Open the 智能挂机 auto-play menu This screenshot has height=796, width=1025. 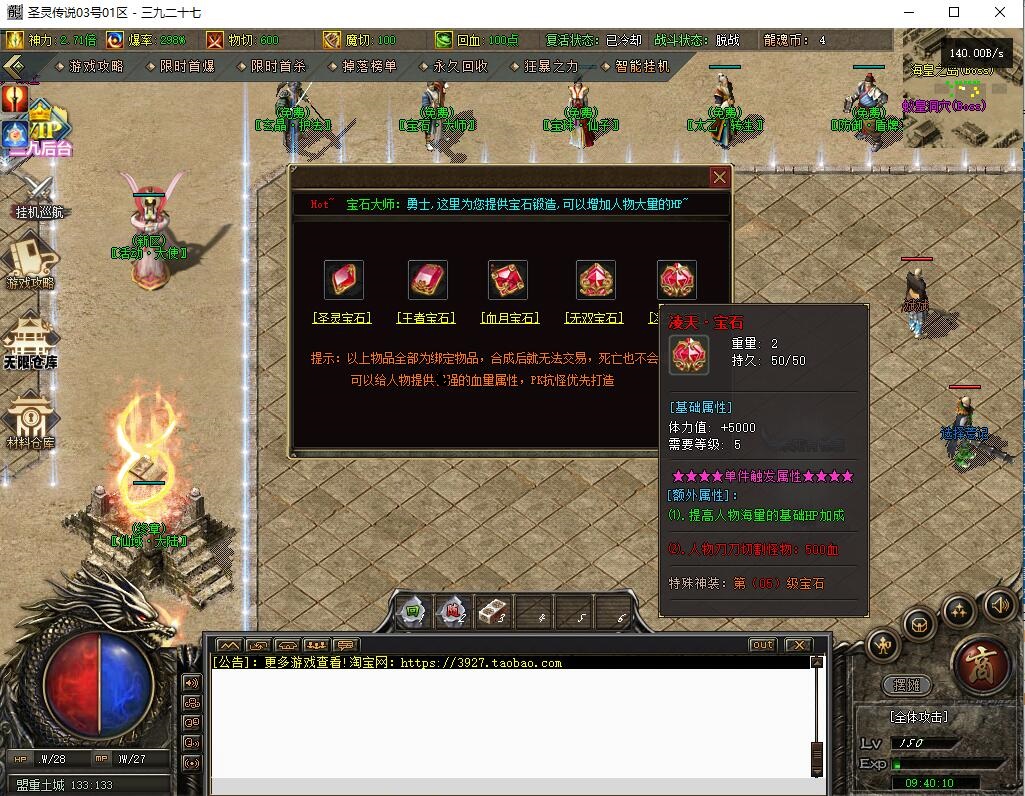tap(641, 66)
